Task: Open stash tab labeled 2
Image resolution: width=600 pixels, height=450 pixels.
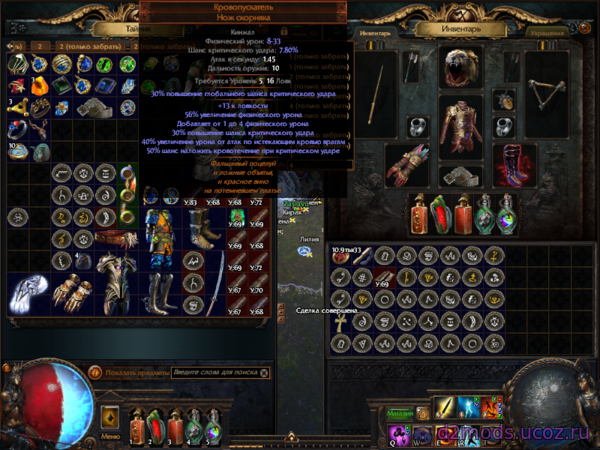Action: [40, 46]
